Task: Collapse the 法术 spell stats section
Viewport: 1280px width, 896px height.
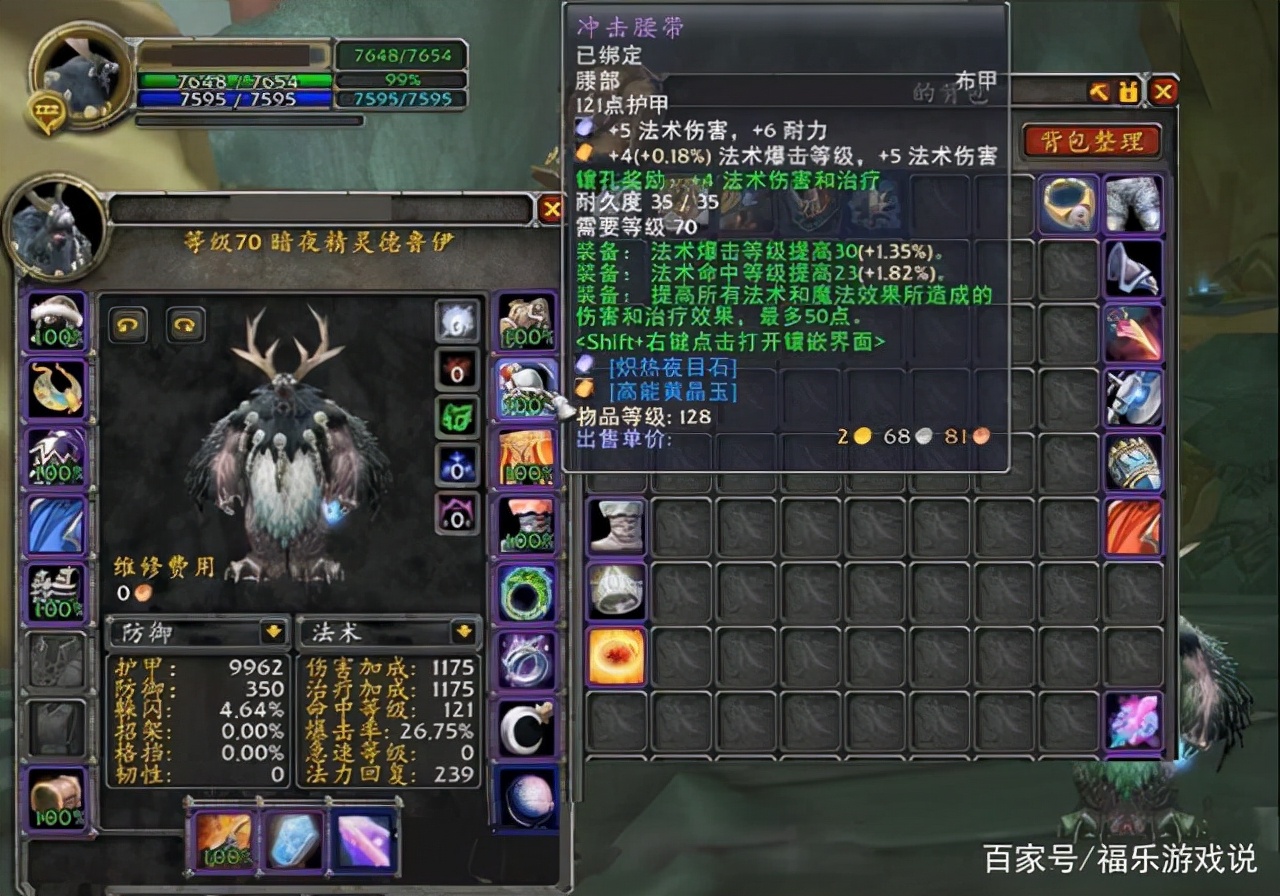Action: (x=463, y=631)
